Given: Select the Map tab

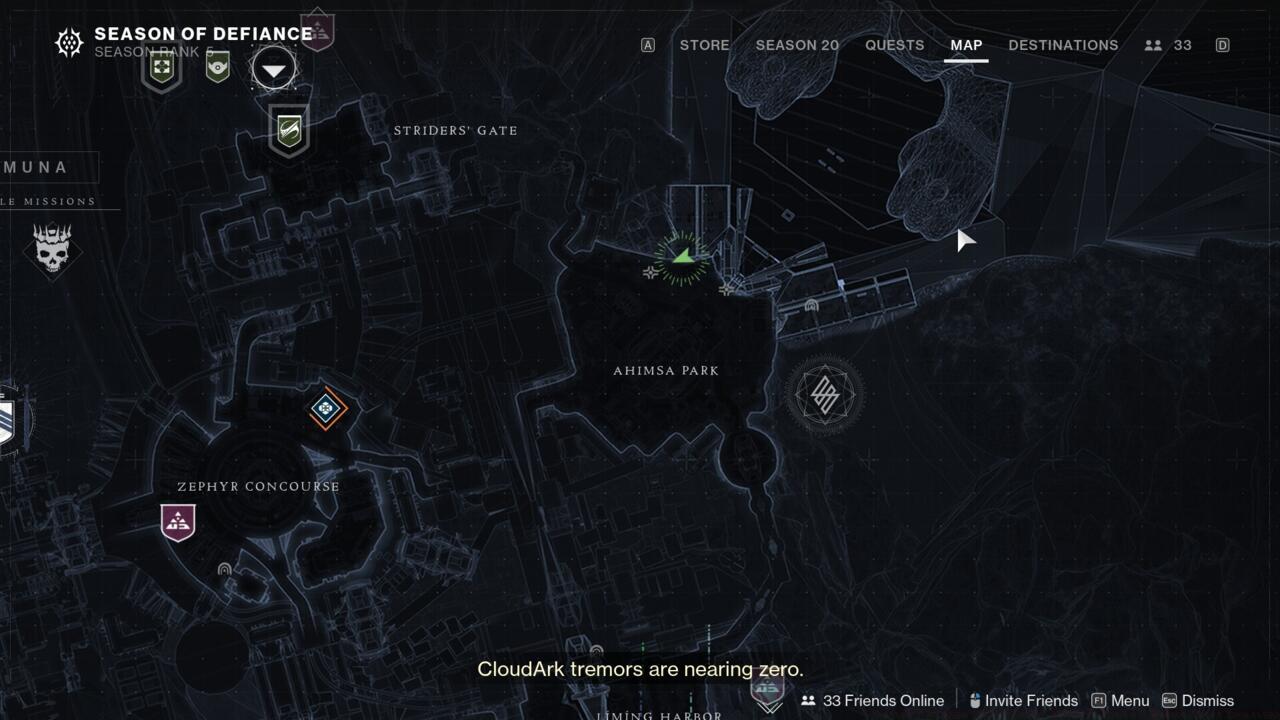Looking at the screenshot, I should click(966, 45).
